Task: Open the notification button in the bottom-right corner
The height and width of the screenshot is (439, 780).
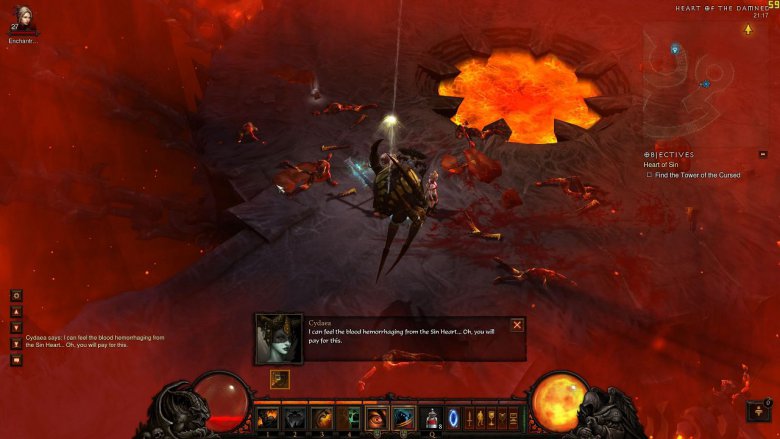Action: click(x=758, y=411)
